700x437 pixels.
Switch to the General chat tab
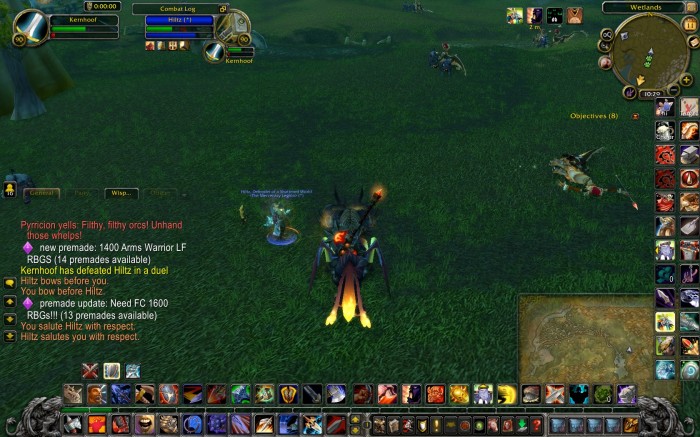click(42, 192)
